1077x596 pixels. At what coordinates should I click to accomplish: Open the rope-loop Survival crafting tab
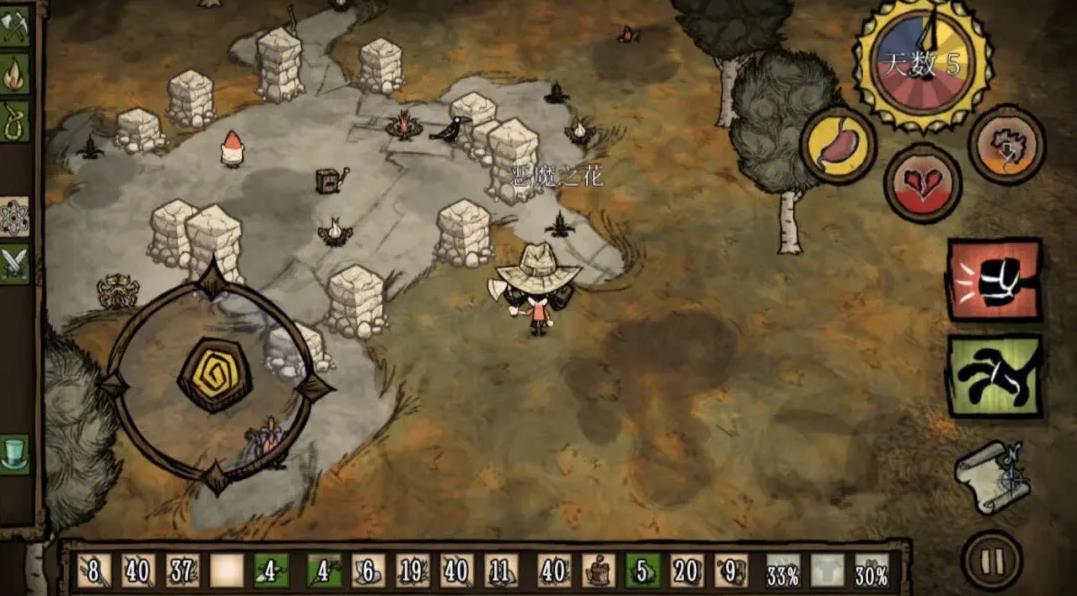click(x=15, y=119)
